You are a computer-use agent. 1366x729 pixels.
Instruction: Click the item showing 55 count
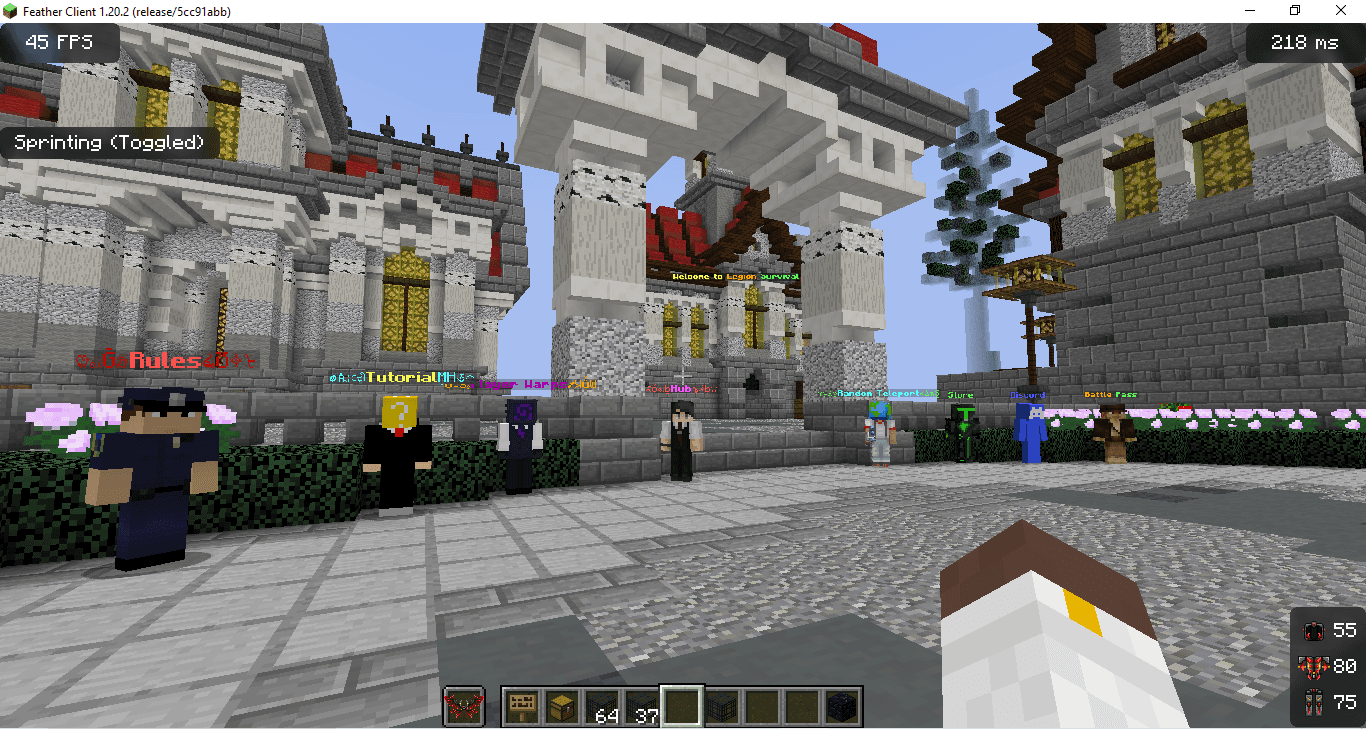[x=1316, y=630]
